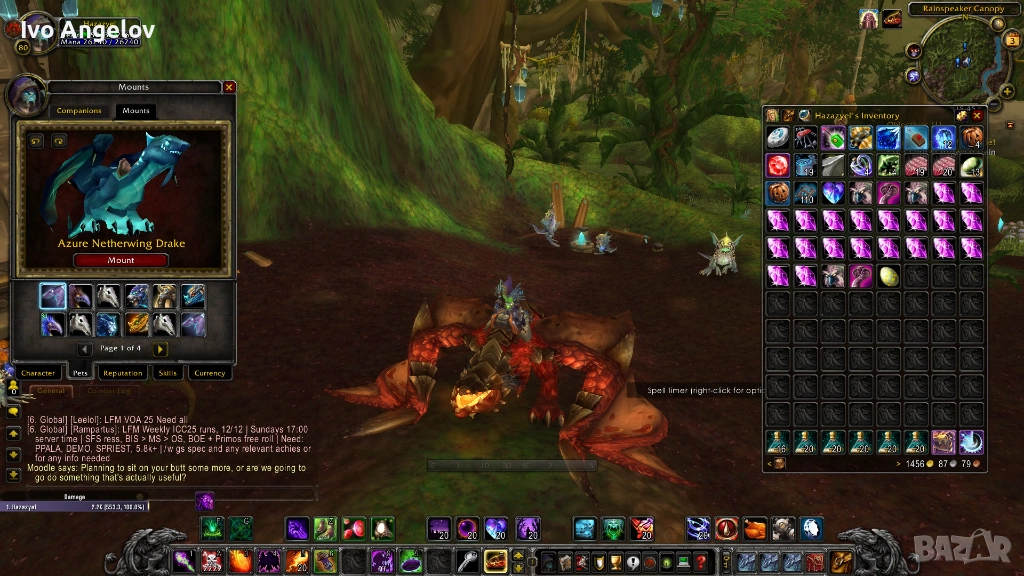Select the yellow egg in inventory

[889, 277]
